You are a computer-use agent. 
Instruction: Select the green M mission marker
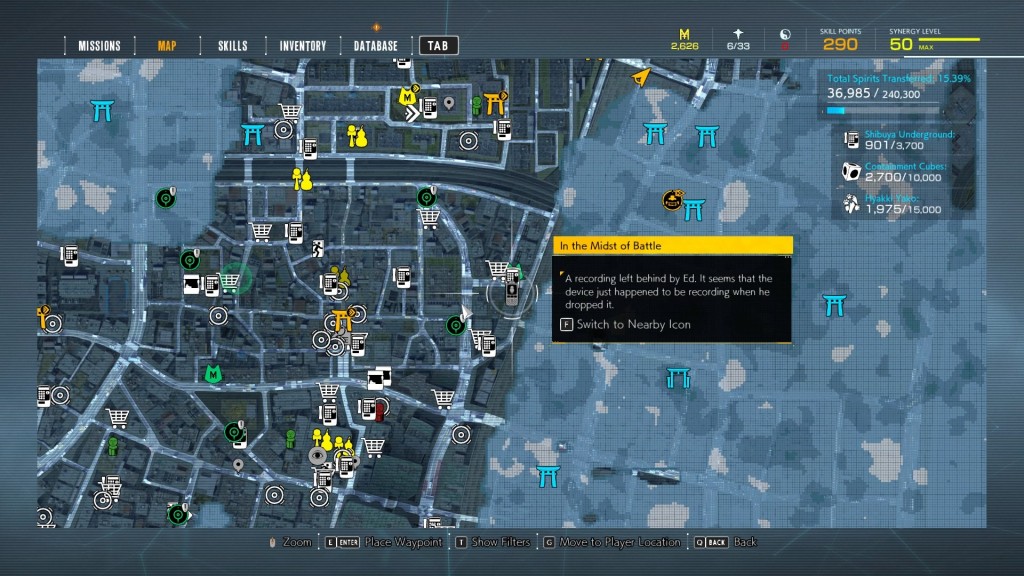pyautogui.click(x=212, y=374)
